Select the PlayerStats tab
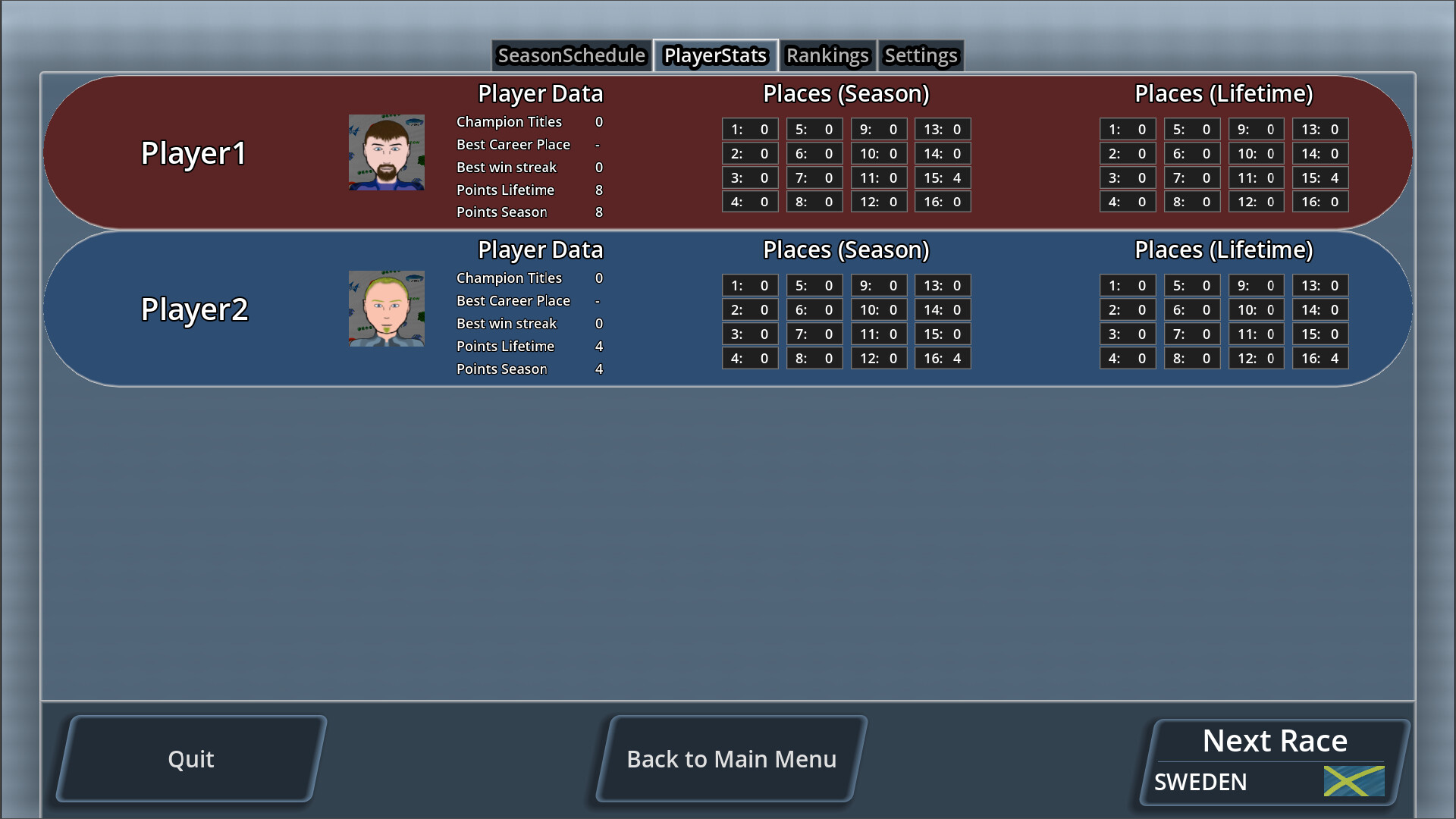 pyautogui.click(x=714, y=55)
